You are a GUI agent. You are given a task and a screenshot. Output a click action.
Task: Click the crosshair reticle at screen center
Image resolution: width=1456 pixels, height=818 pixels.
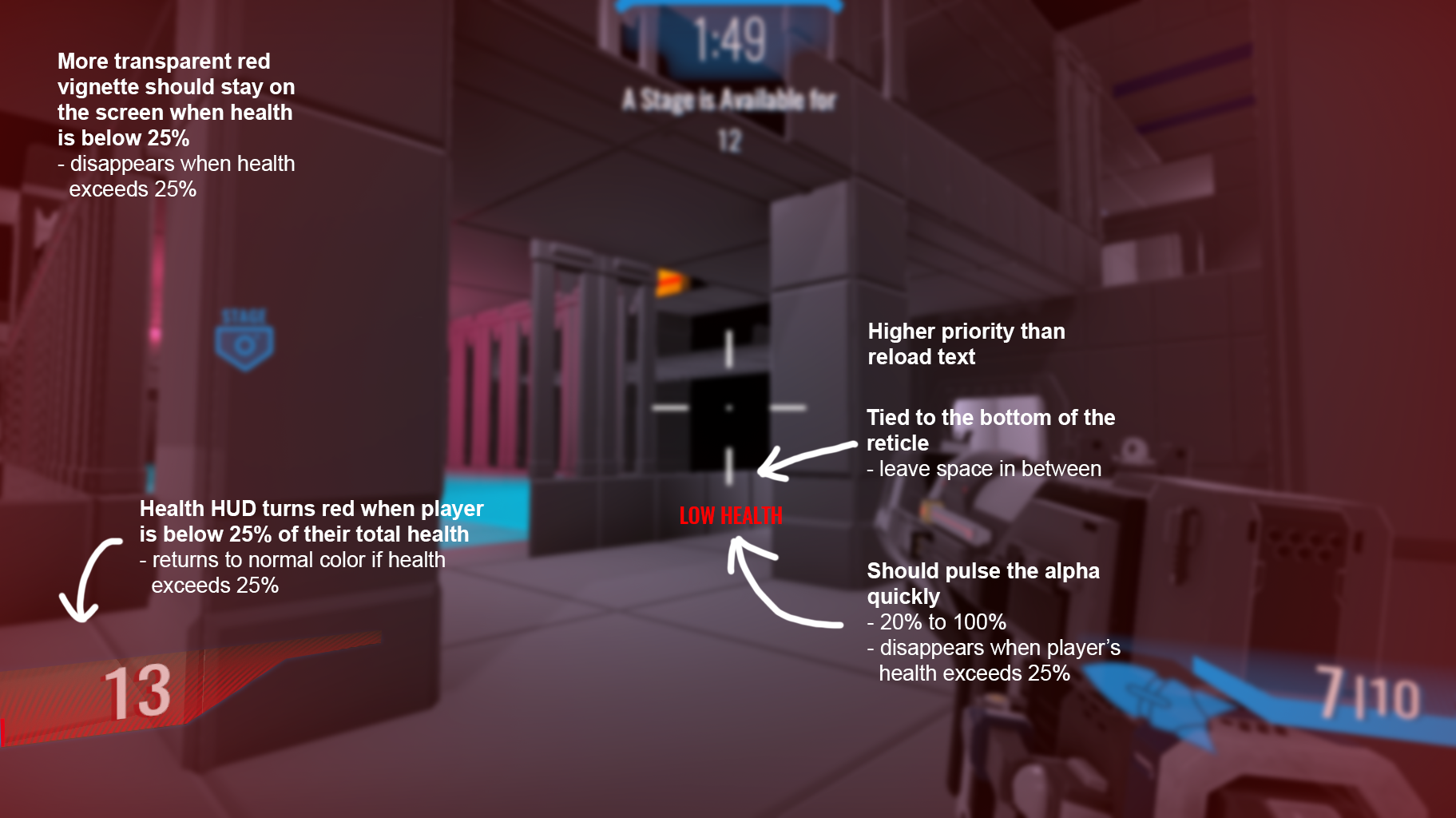729,409
